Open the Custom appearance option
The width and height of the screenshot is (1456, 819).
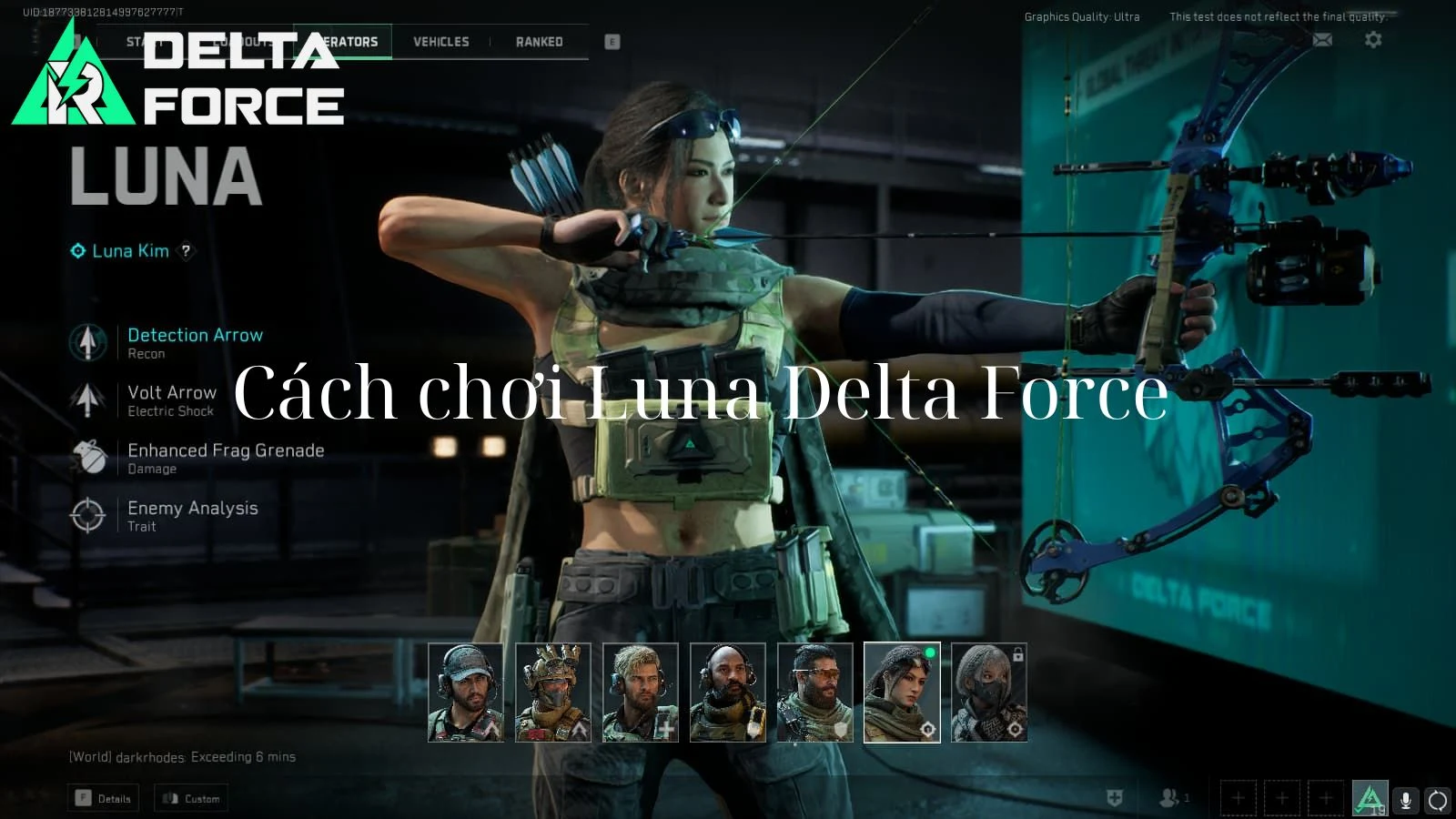pos(191,799)
